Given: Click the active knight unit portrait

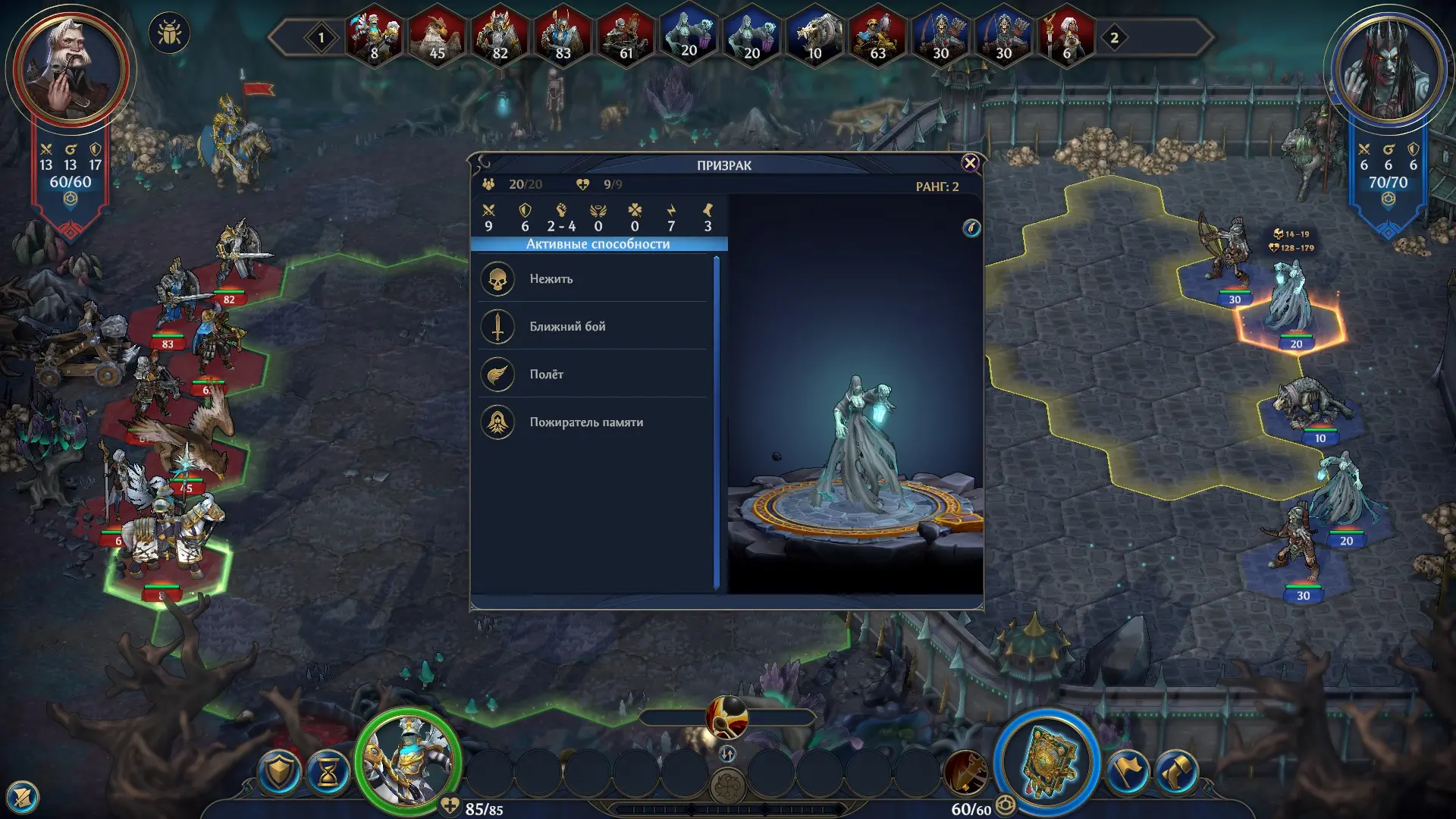Looking at the screenshot, I should 409,761.
